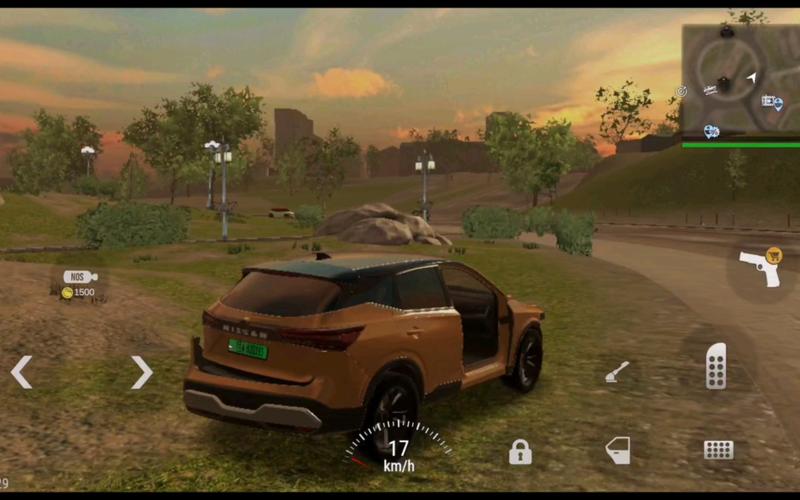
Task: Steer right with the right arrow
Action: (x=141, y=372)
